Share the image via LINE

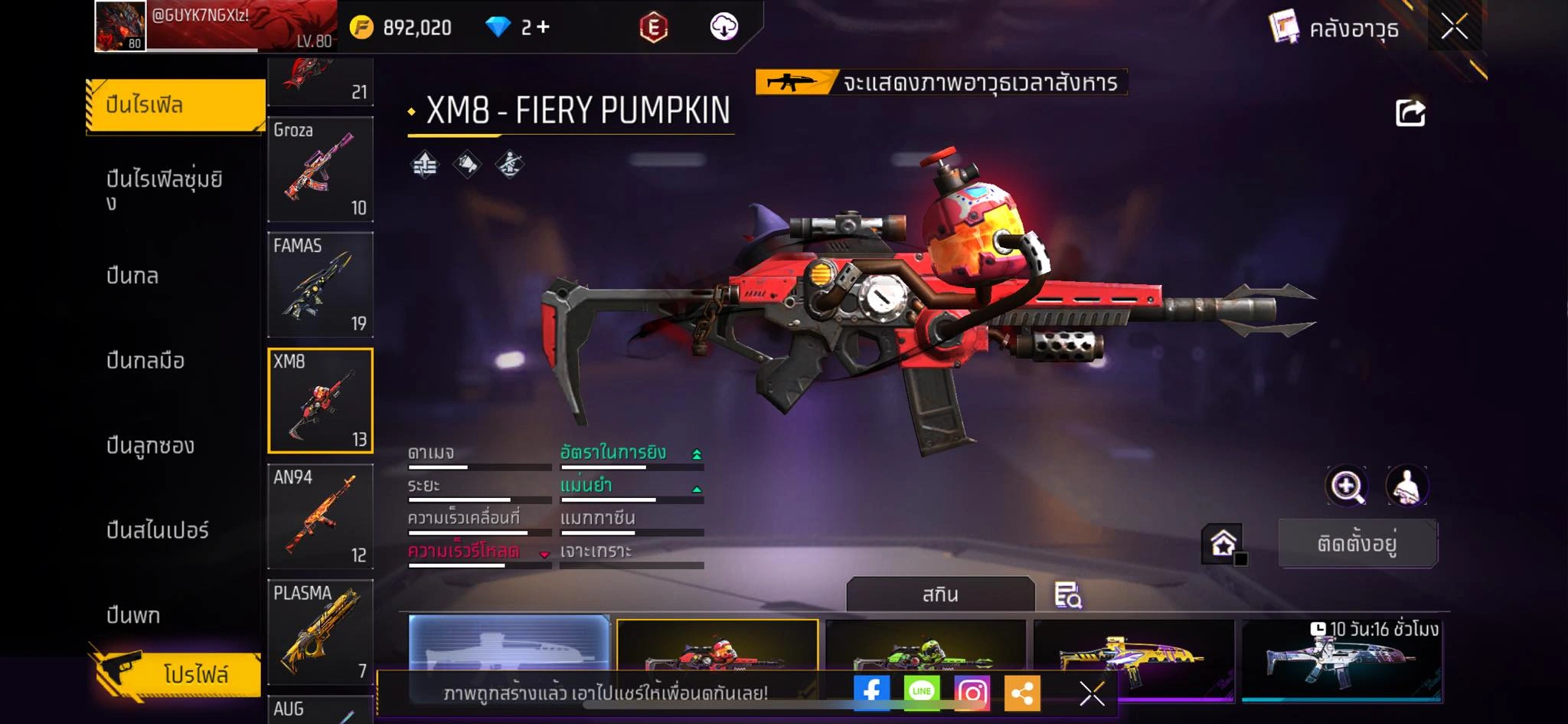pyautogui.click(x=921, y=693)
